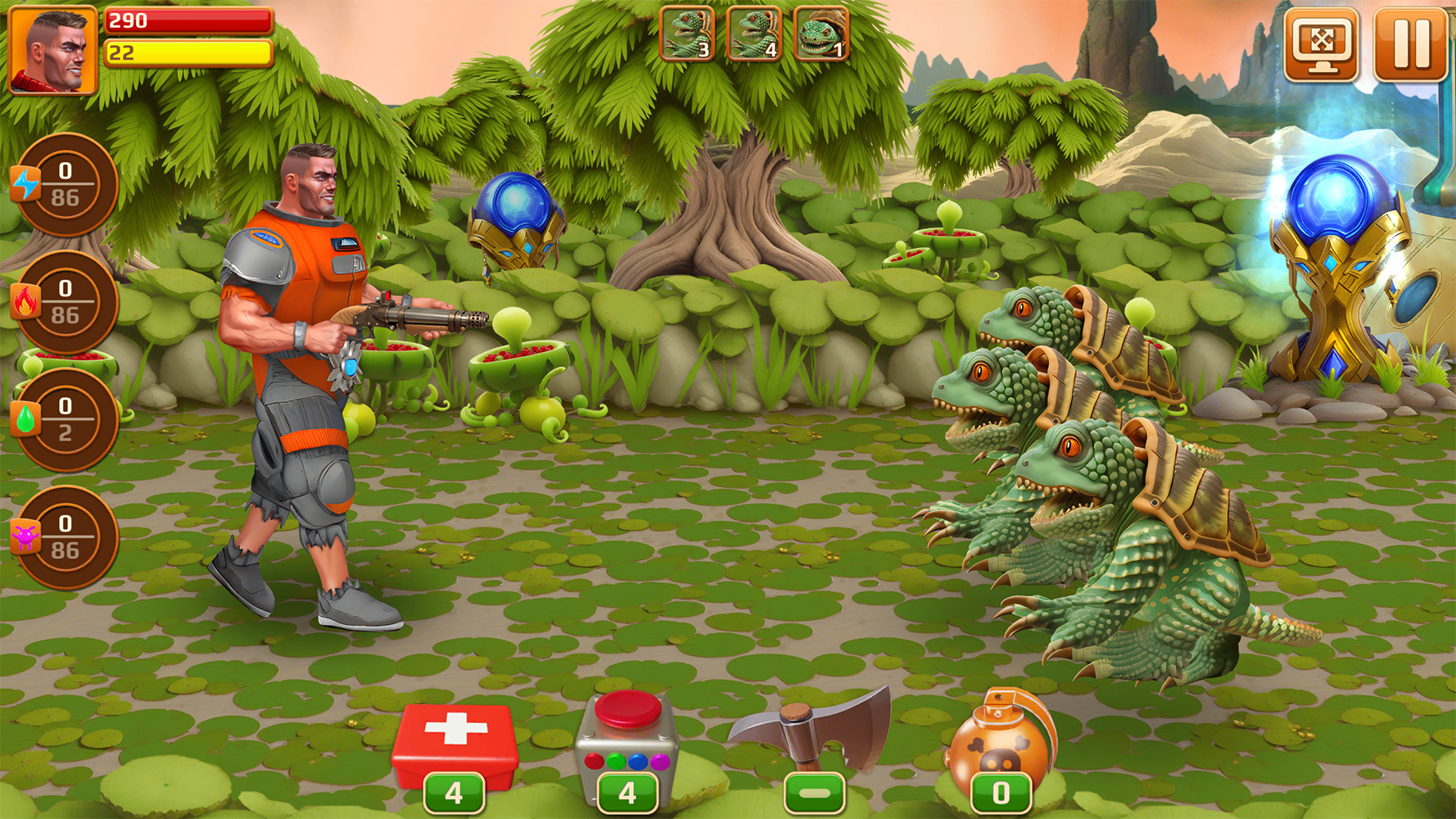Open the fullscreen display button
The height and width of the screenshot is (819, 1456).
1323,39
